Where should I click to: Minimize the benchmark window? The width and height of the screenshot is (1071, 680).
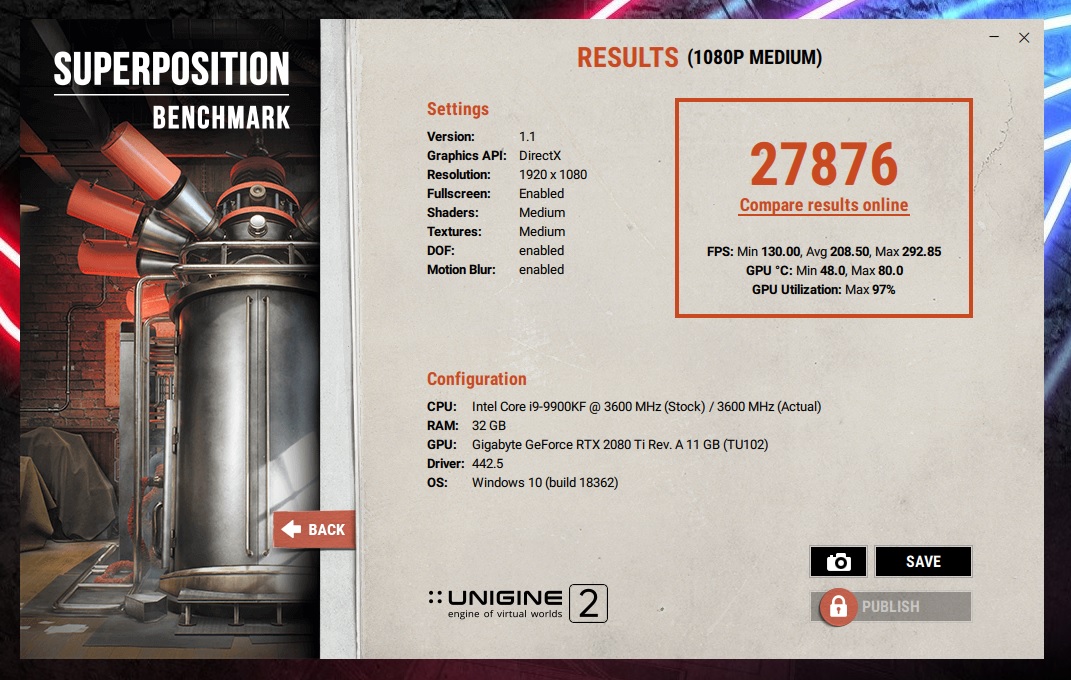tap(995, 38)
